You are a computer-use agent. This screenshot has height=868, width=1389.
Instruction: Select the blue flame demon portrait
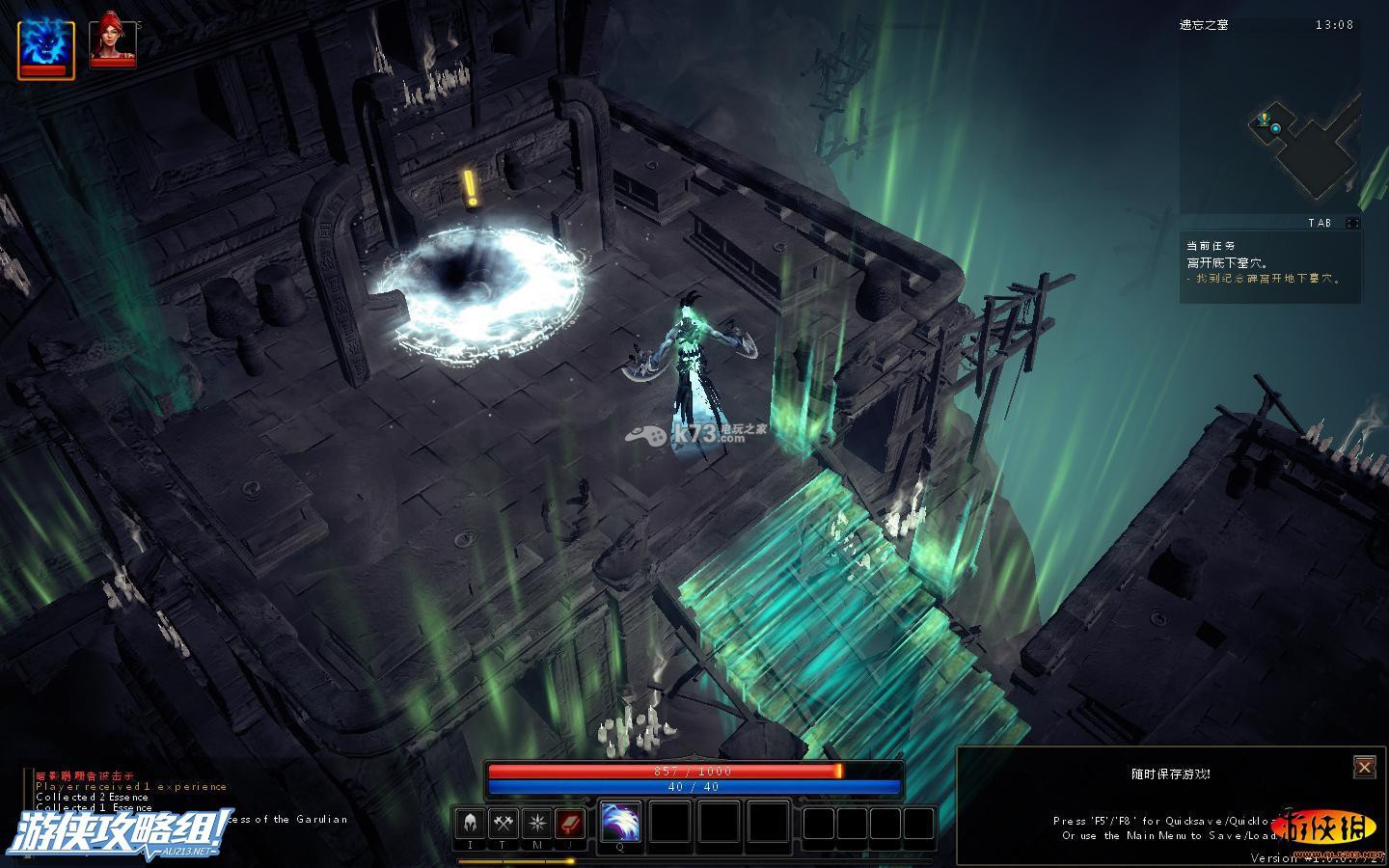(45, 44)
